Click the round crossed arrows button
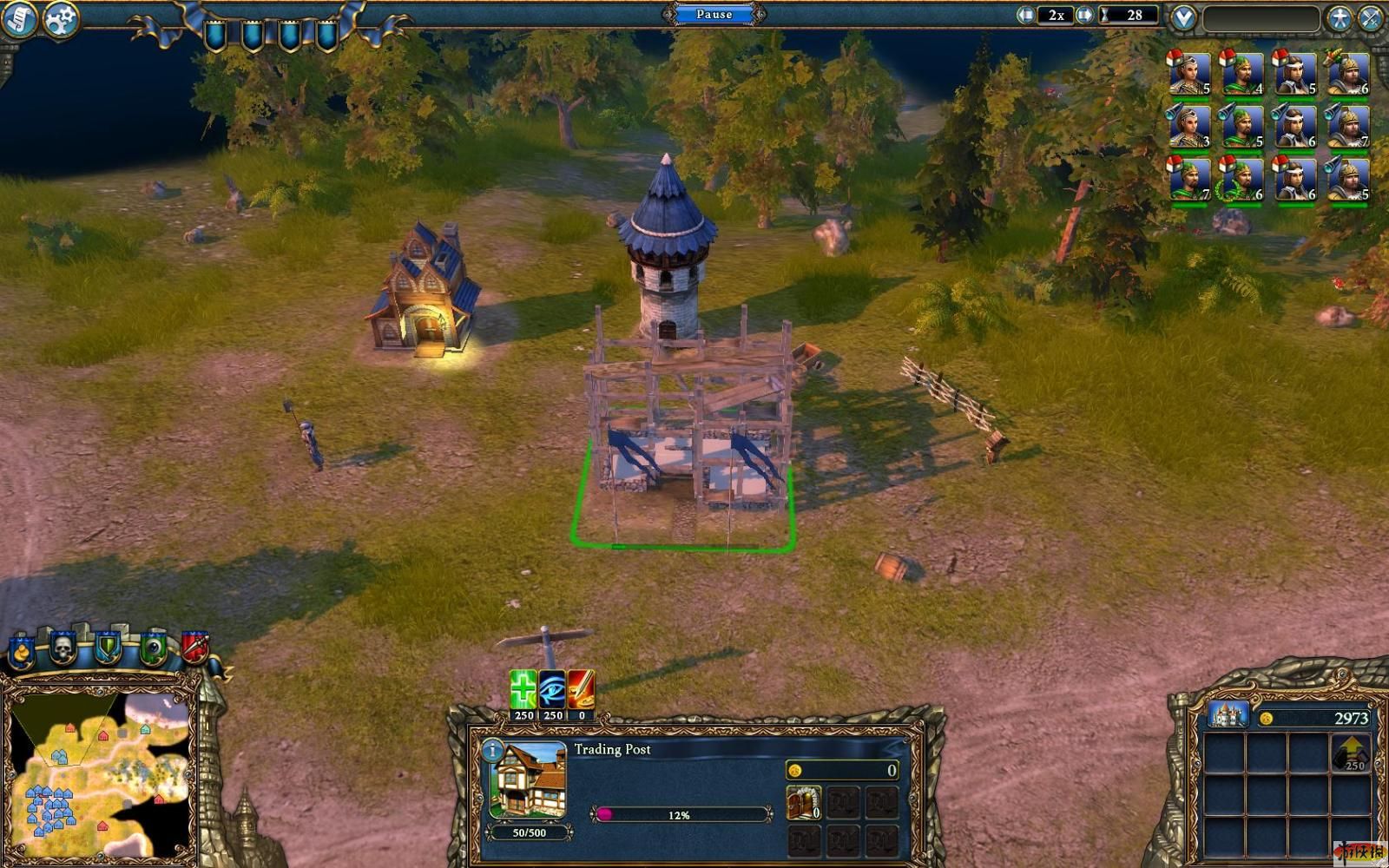This screenshot has width=1389, height=868. coord(1372,18)
